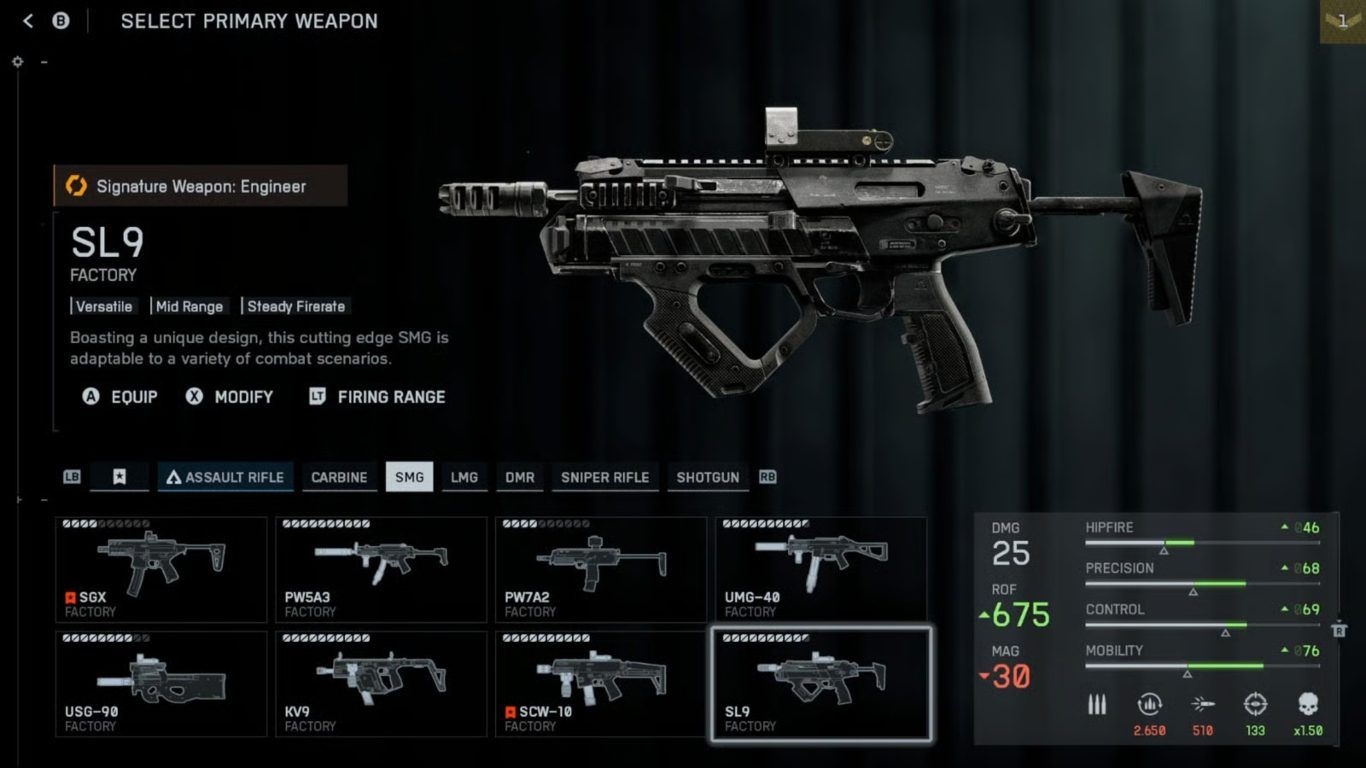Go back with the top-left arrow

pyautogui.click(x=28, y=21)
